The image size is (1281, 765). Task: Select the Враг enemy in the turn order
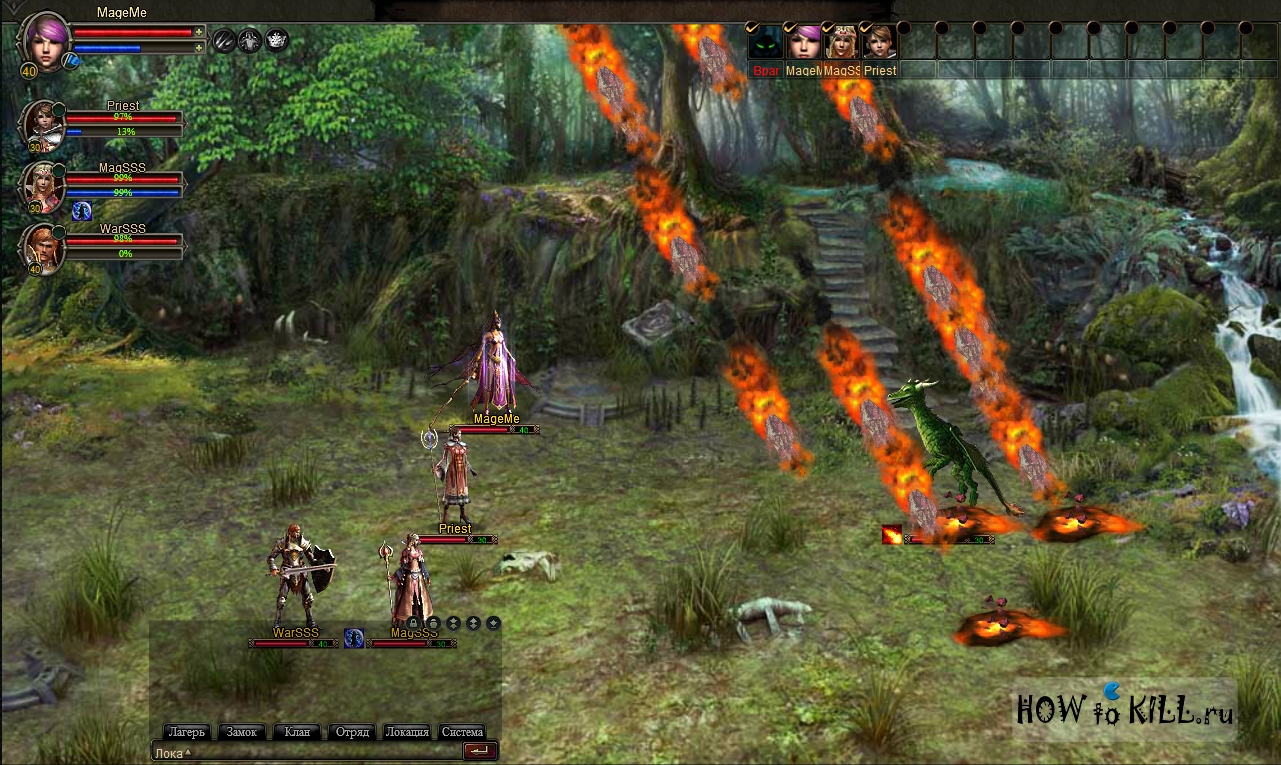765,44
